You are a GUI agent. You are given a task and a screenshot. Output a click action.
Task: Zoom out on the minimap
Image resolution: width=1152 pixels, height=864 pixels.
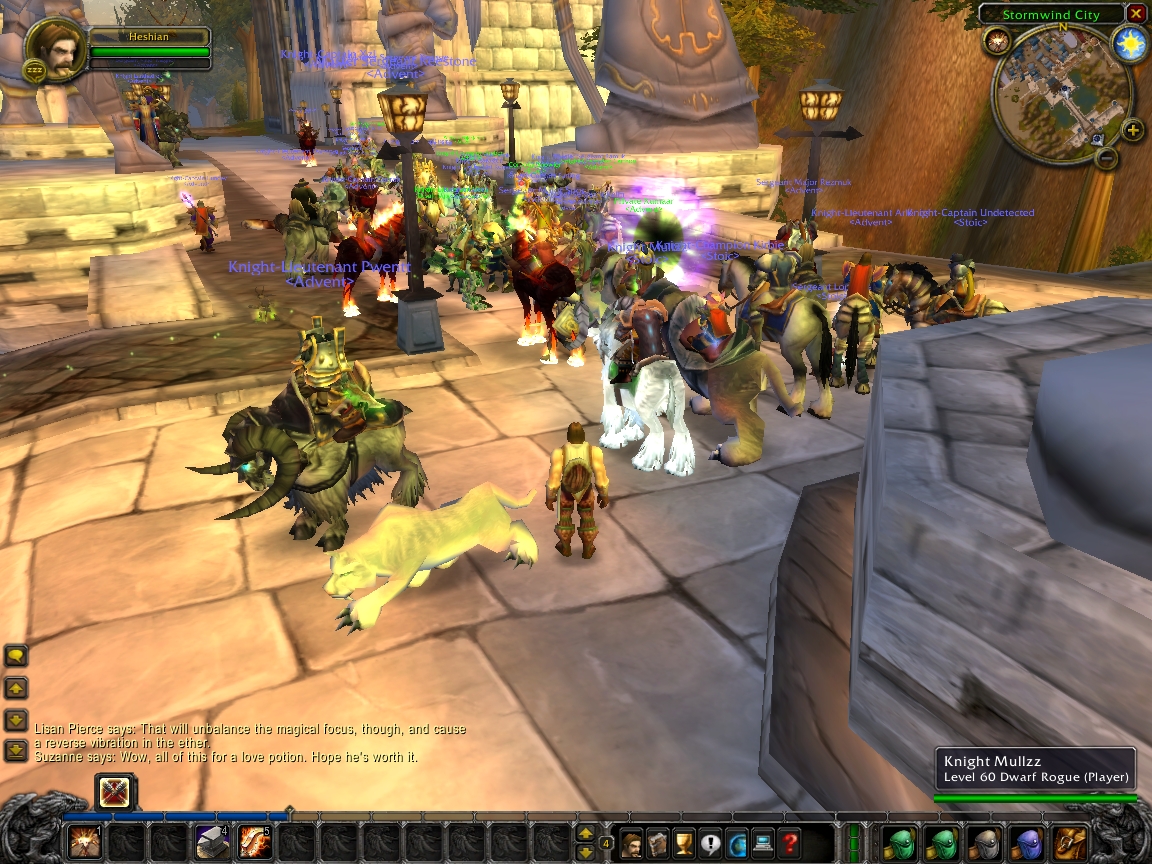[x=1106, y=158]
